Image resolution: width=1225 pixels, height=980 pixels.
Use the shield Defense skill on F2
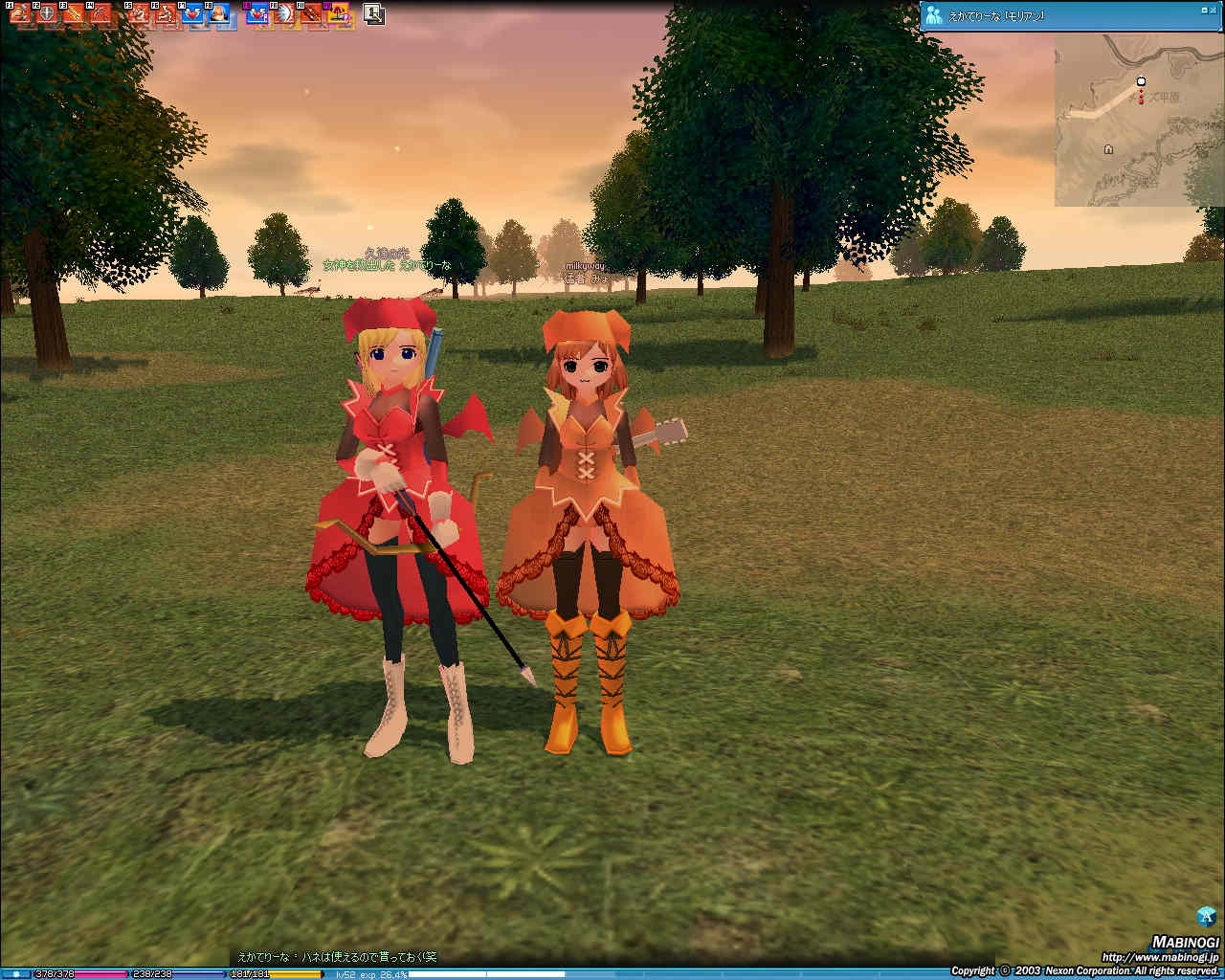[x=46, y=13]
